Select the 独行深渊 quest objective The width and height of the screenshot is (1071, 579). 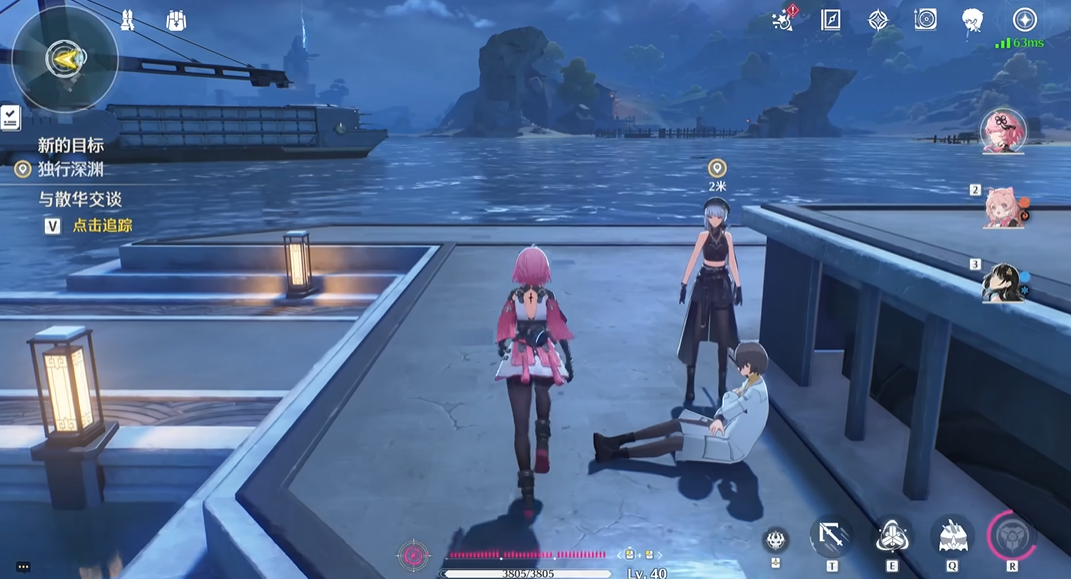point(70,169)
